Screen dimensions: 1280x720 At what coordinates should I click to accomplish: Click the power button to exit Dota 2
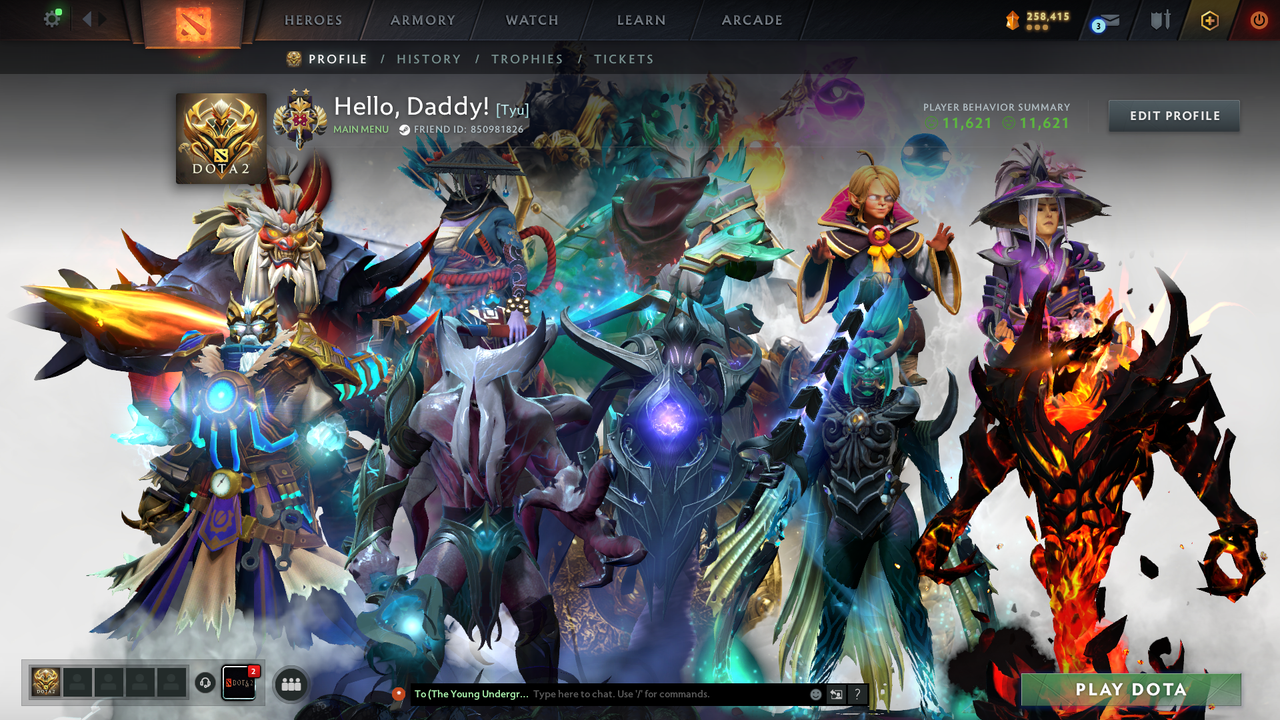click(x=1258, y=18)
